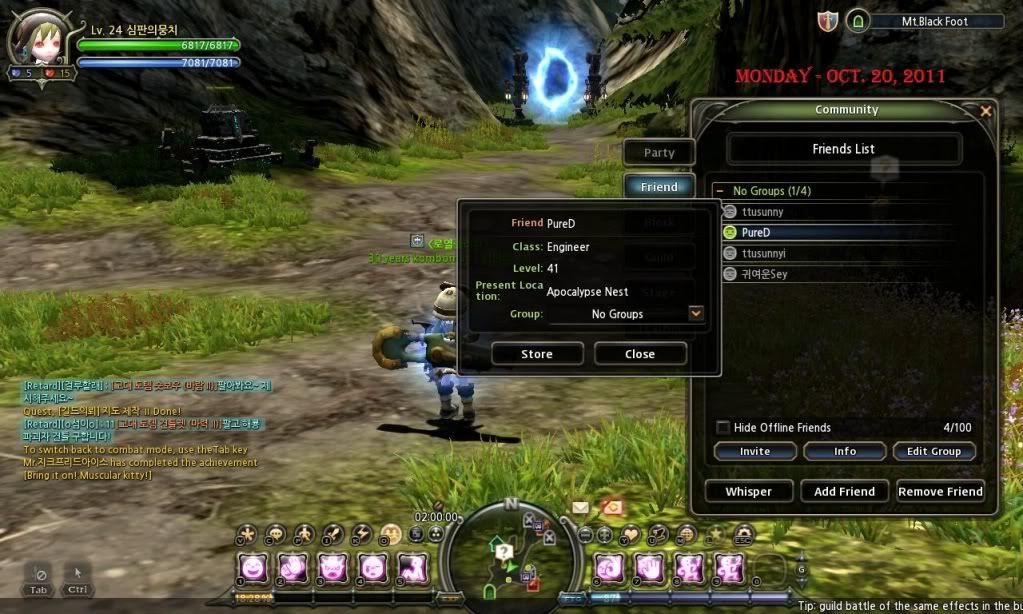Use the smiling face emote skill slot
The image size is (1023, 614).
(254, 568)
